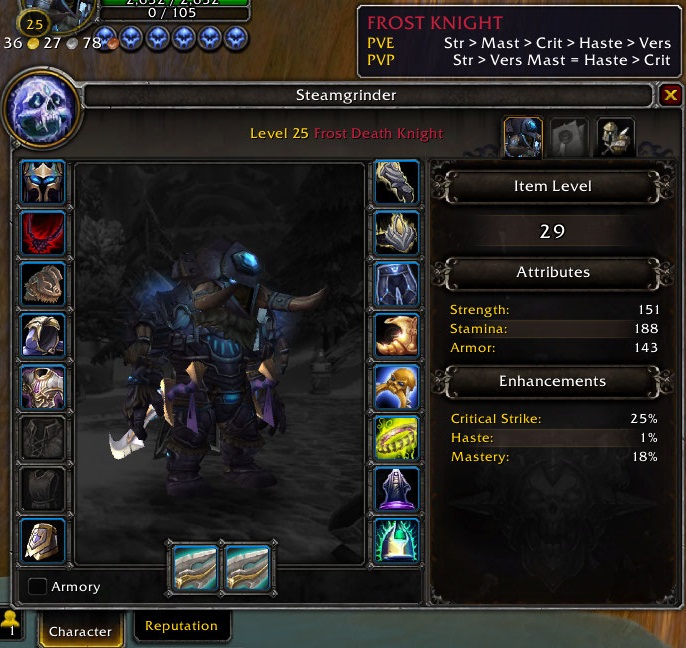Screen dimensions: 686x648
Task: Select the green glowing ring slot
Action: coord(397,438)
